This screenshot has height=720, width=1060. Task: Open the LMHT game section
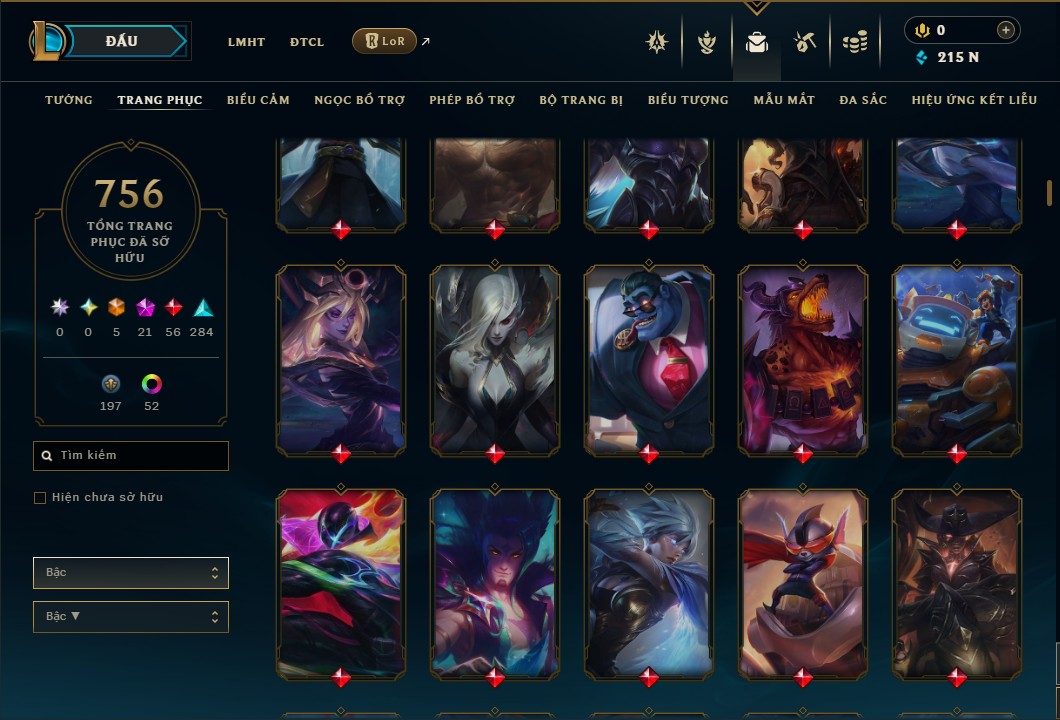[x=246, y=42]
